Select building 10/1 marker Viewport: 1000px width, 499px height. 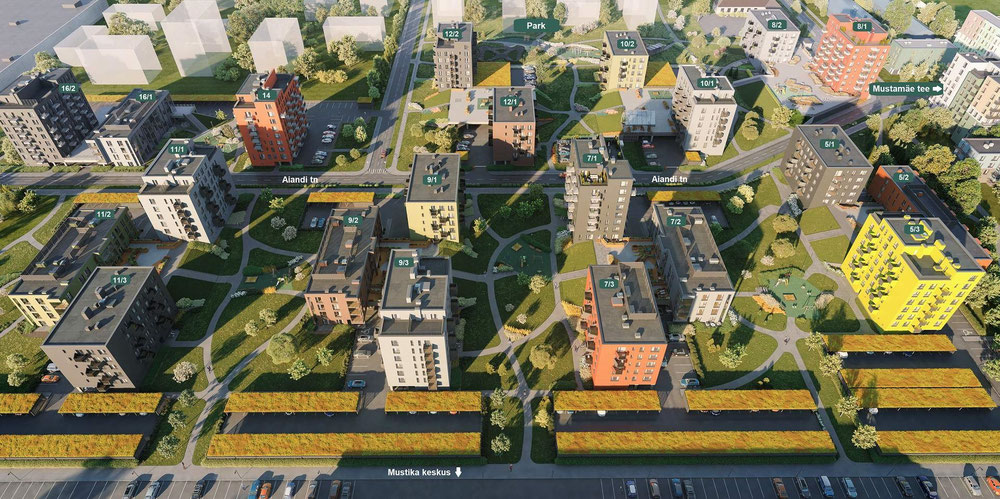(x=707, y=83)
